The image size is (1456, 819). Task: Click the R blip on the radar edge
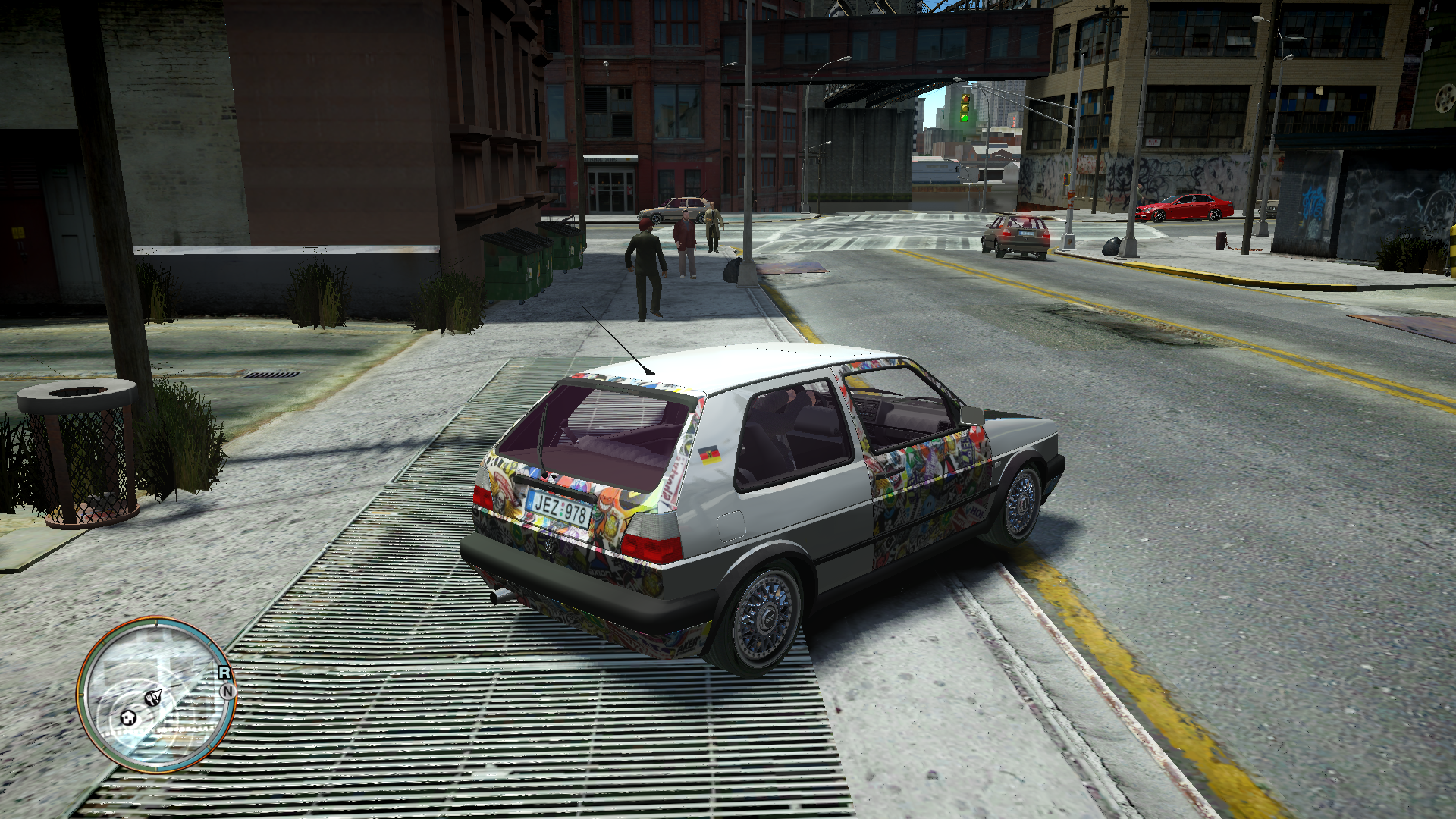point(224,673)
